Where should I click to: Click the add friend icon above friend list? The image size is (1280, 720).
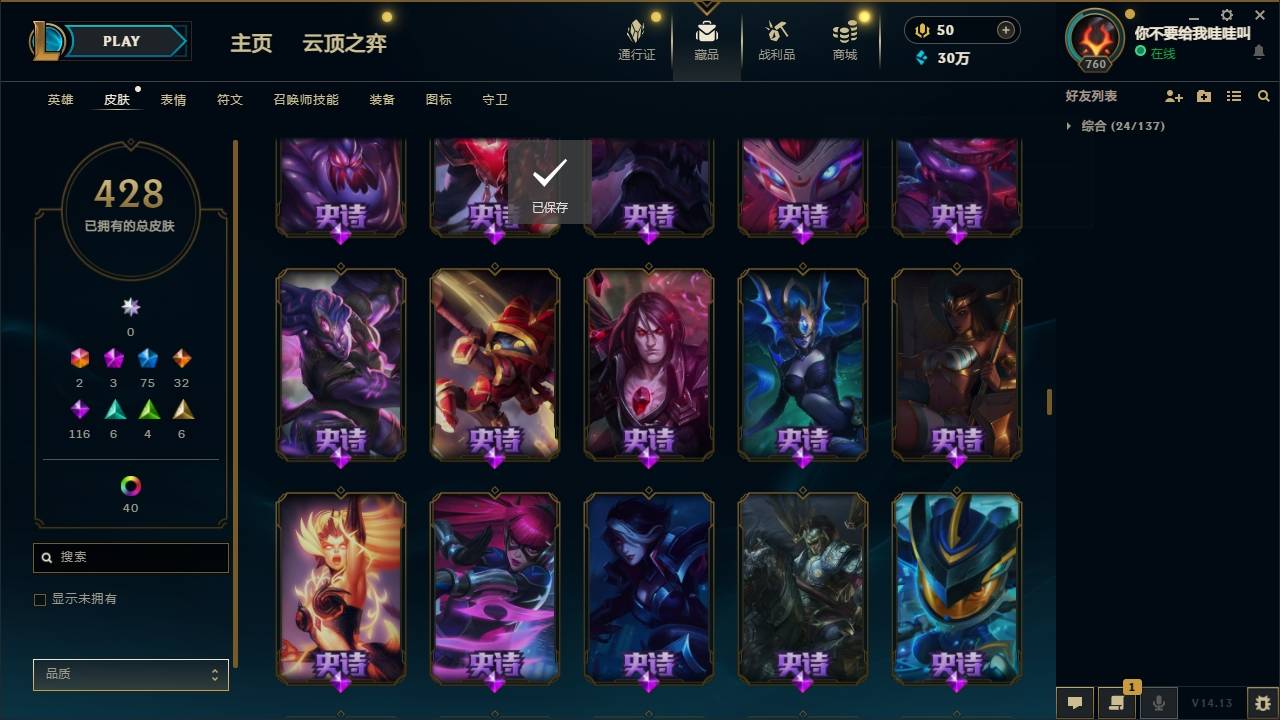point(1172,95)
